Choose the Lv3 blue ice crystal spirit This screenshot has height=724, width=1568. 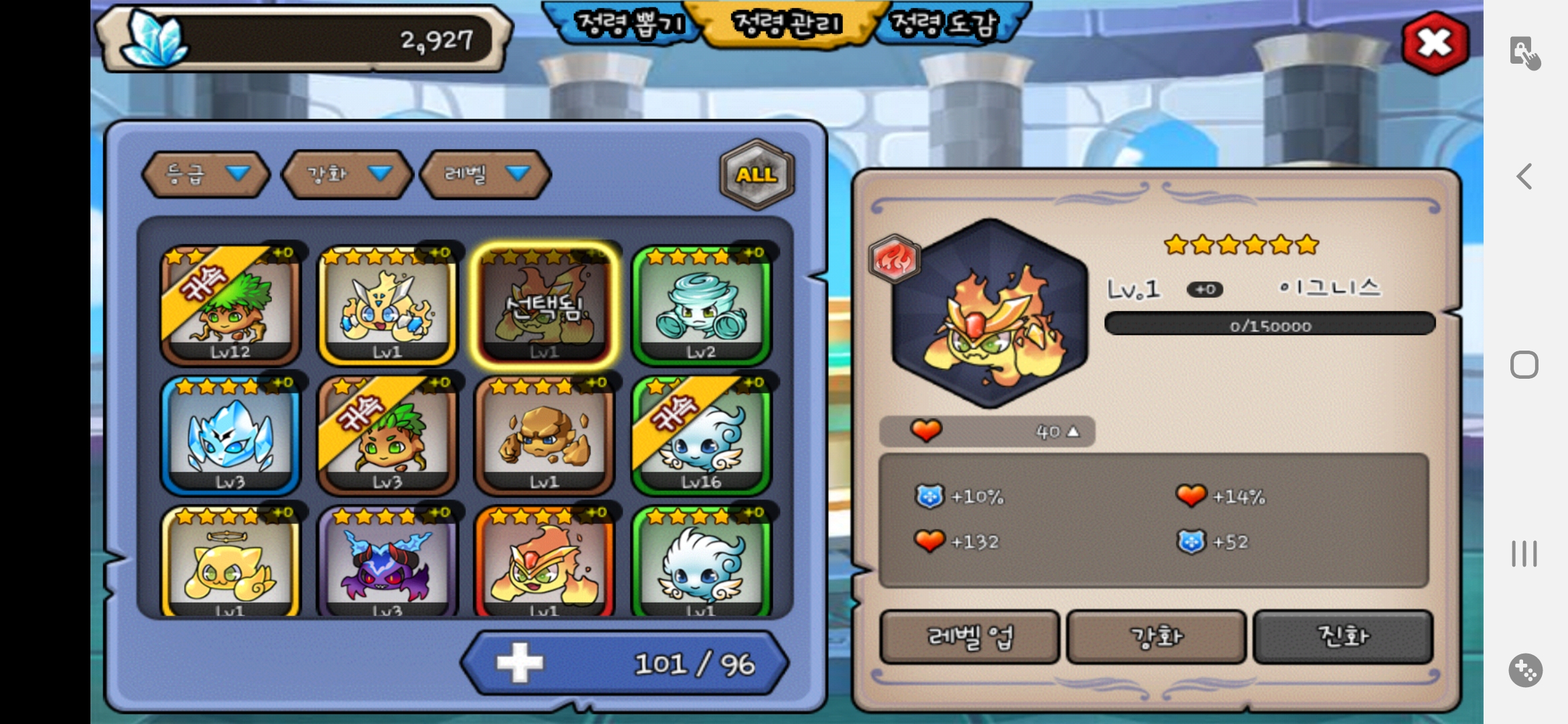click(230, 435)
